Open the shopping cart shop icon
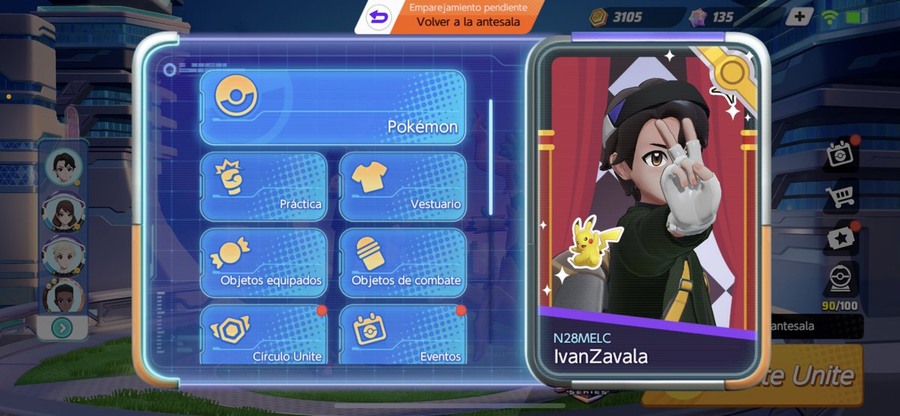900x416 pixels. point(840,196)
